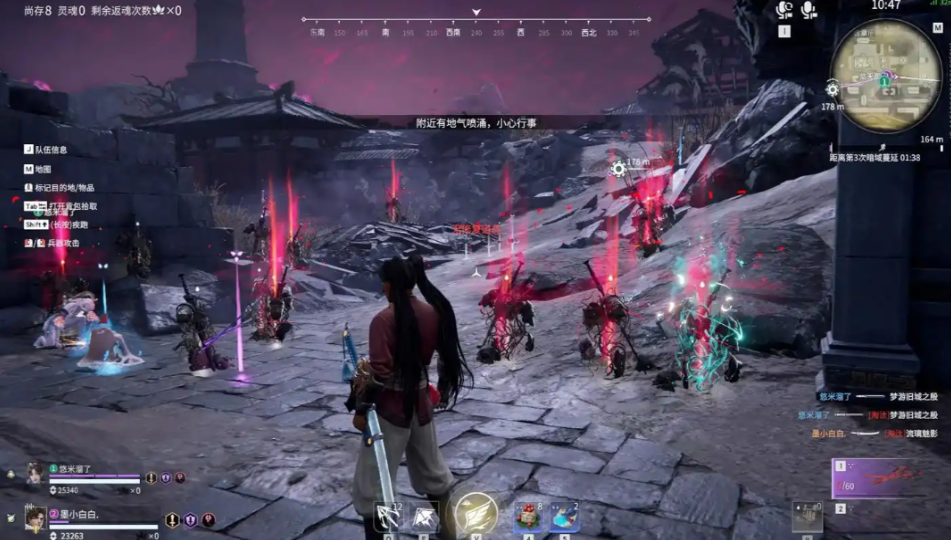This screenshot has height=540, width=951.
Task: Use the grappling hook item with count 12
Action: [x=388, y=516]
